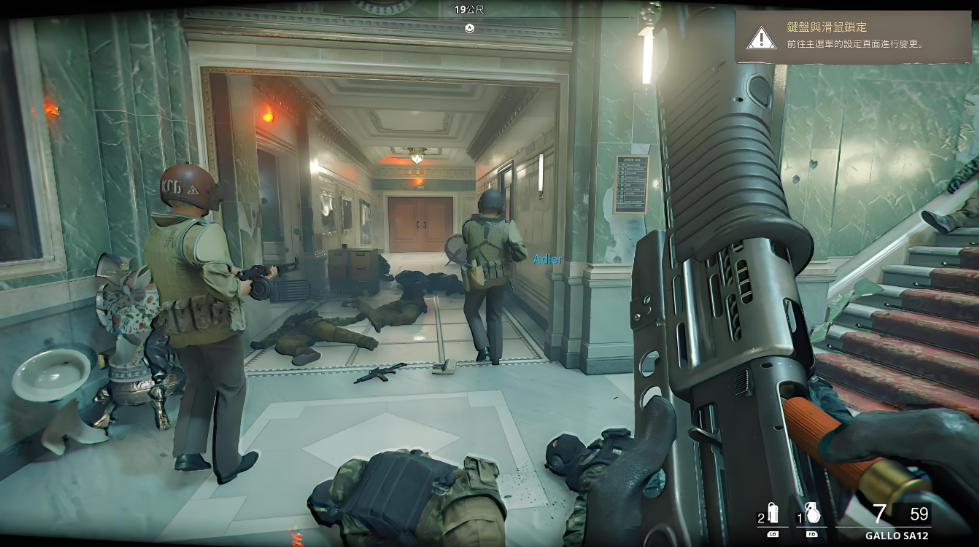This screenshot has width=979, height=547.
Task: Click the objective waypoint marker below 19公尺
Action: 470,28
